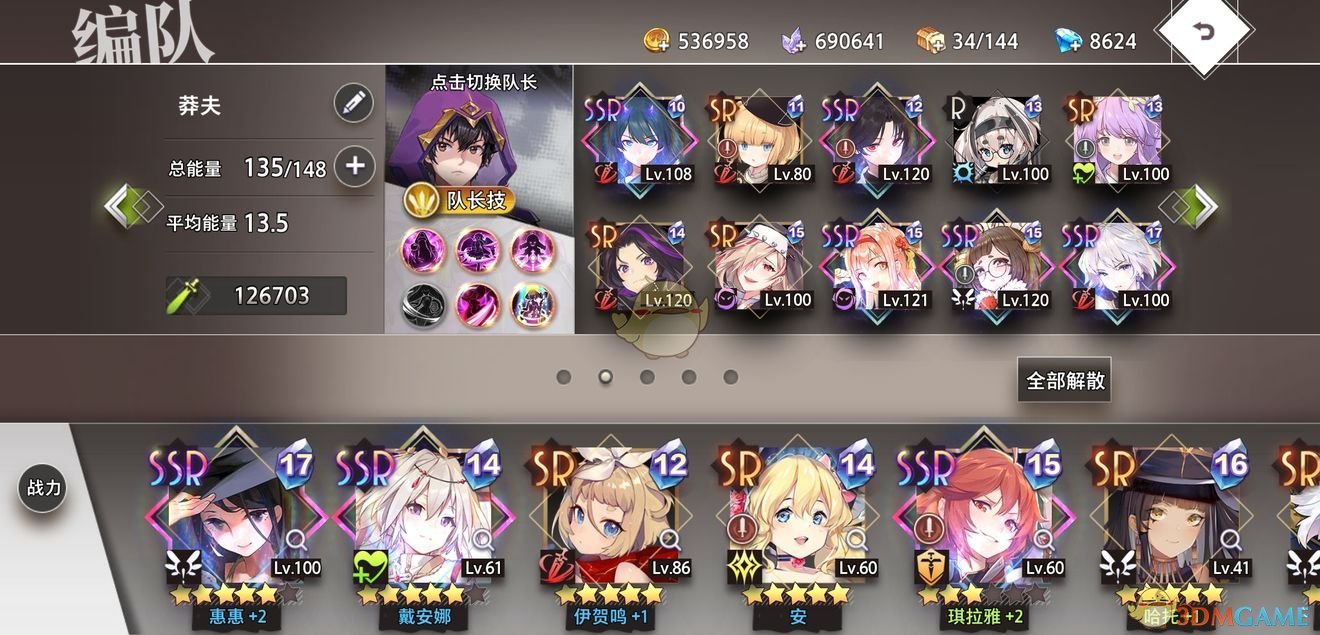Add blue diamonds via the diamond plus icon
Viewport: 1320px width, 635px height.
(1069, 41)
